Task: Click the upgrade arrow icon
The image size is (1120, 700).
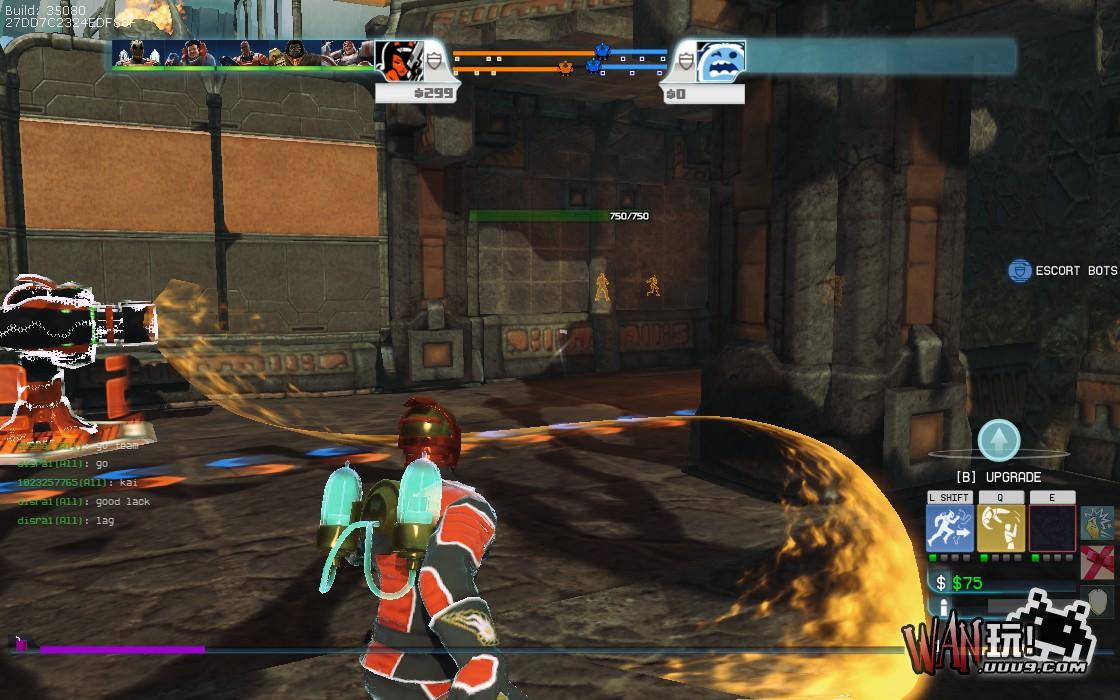Action: (998, 440)
